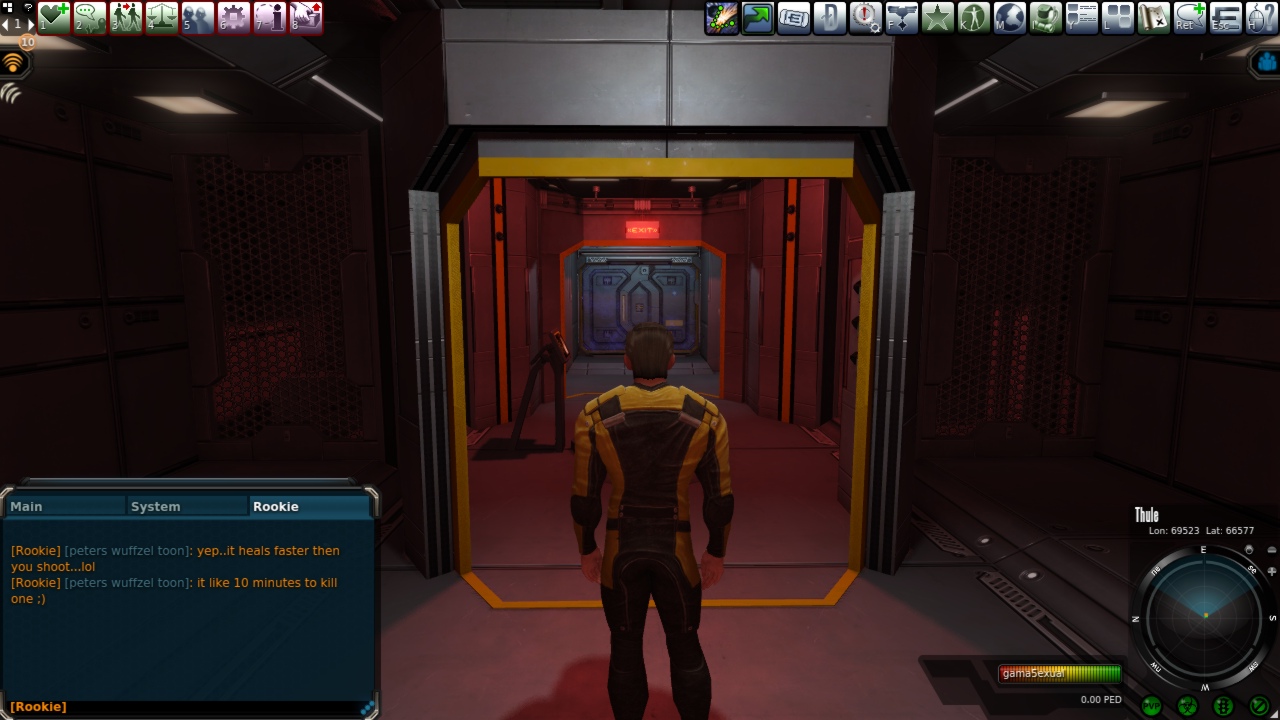The width and height of the screenshot is (1280, 720).
Task: Open the inventory backpack icon
Action: click(1046, 17)
